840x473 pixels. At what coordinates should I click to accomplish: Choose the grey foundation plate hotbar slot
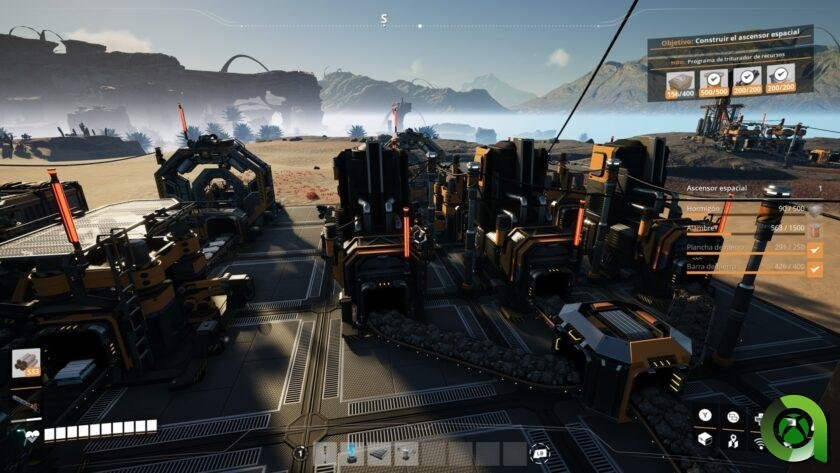click(x=379, y=455)
